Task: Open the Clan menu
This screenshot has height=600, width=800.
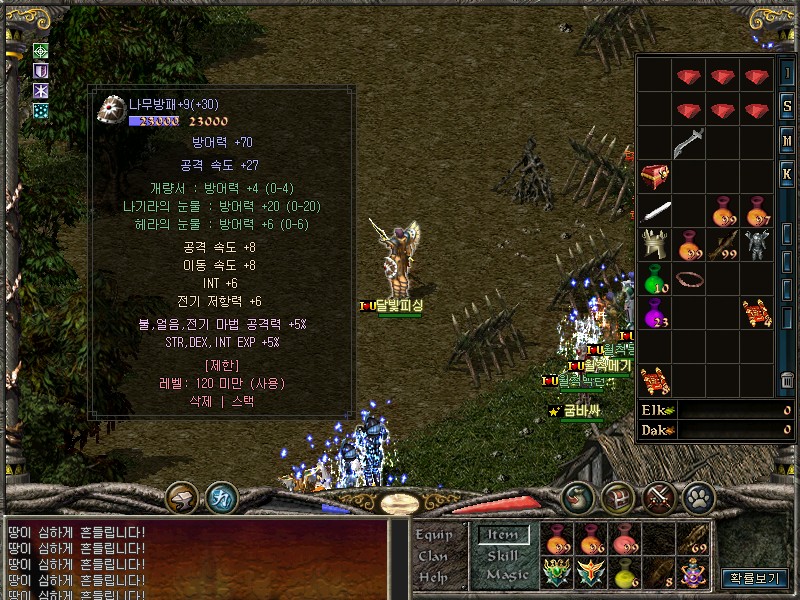Action: [x=433, y=556]
